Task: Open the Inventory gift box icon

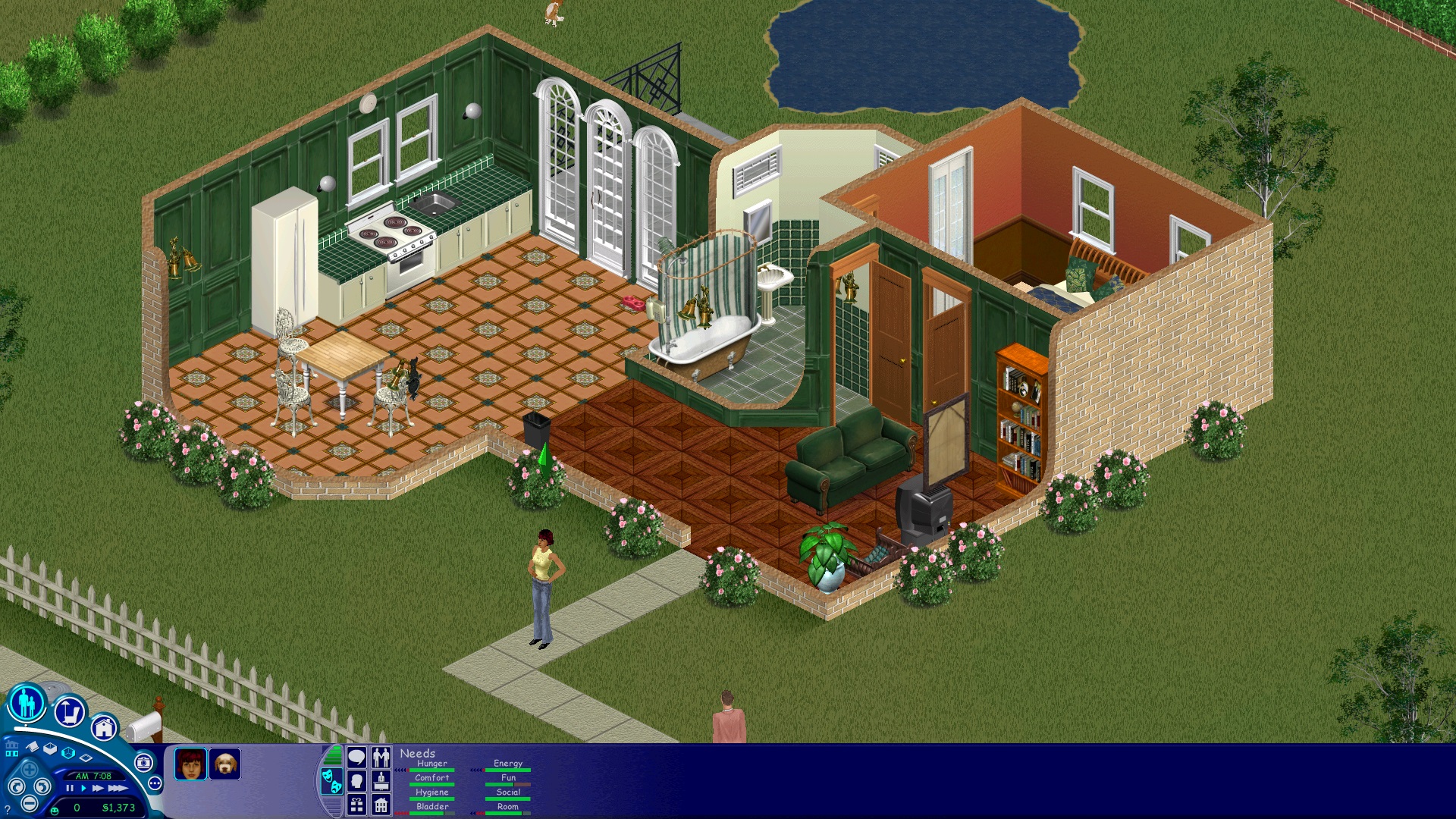Action: [357, 806]
